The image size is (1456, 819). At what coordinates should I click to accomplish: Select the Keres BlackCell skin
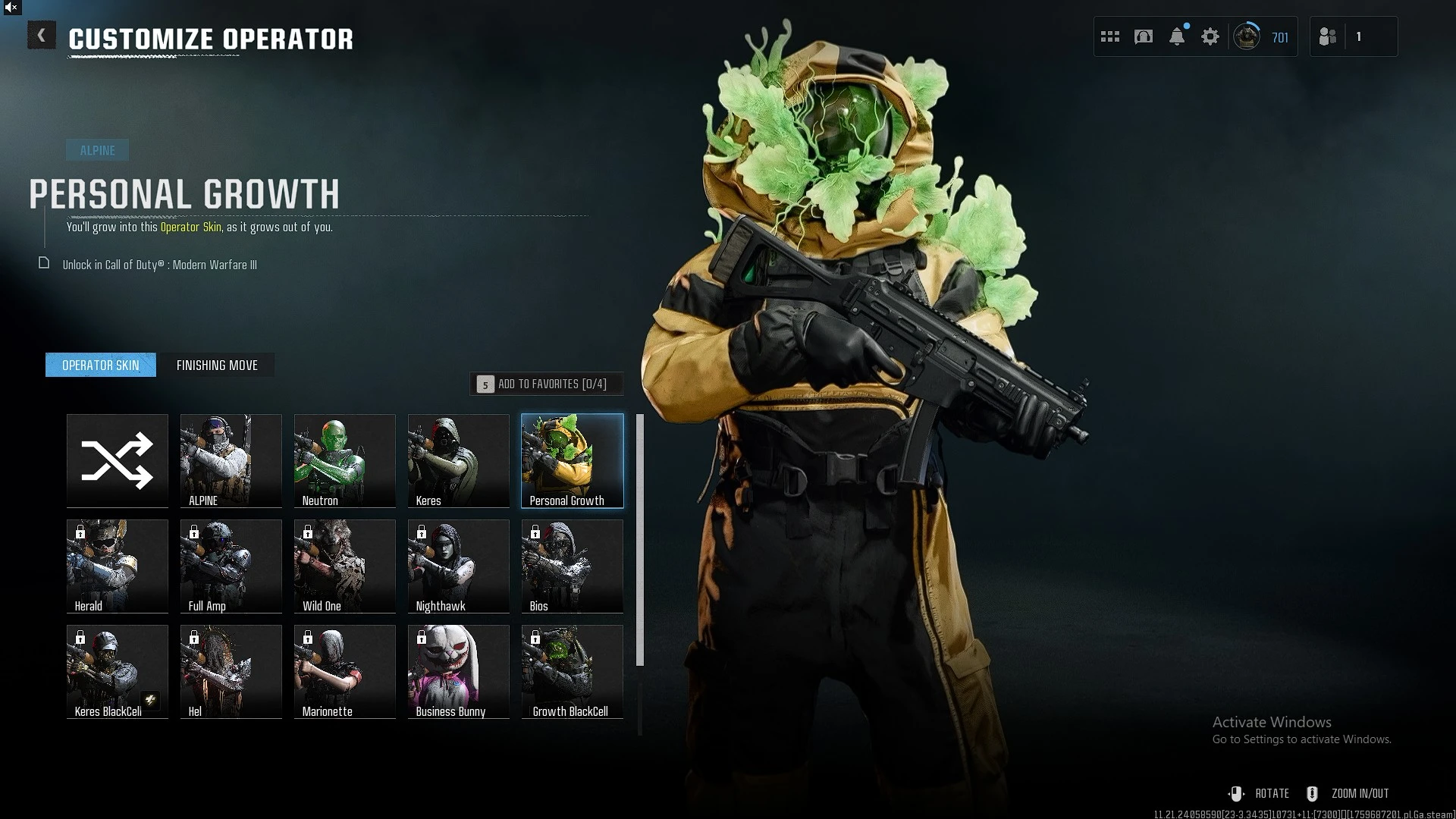pos(118,671)
